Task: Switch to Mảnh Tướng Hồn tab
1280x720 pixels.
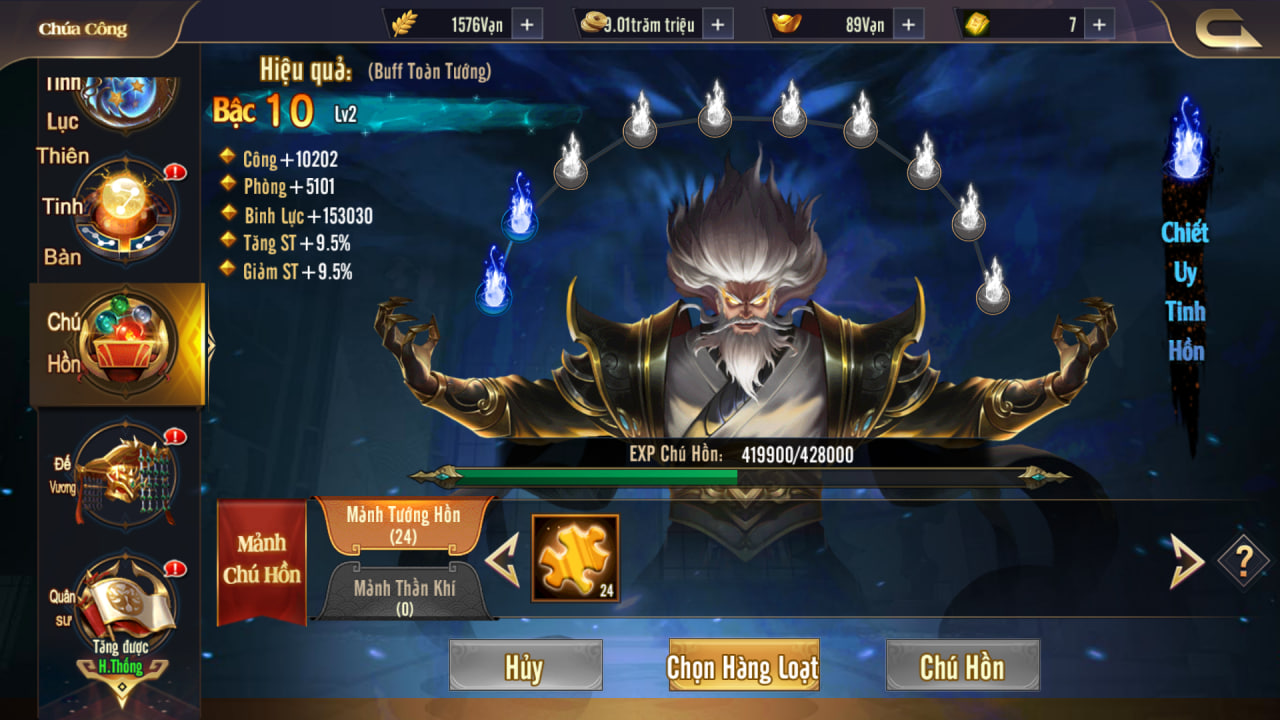Action: click(403, 525)
